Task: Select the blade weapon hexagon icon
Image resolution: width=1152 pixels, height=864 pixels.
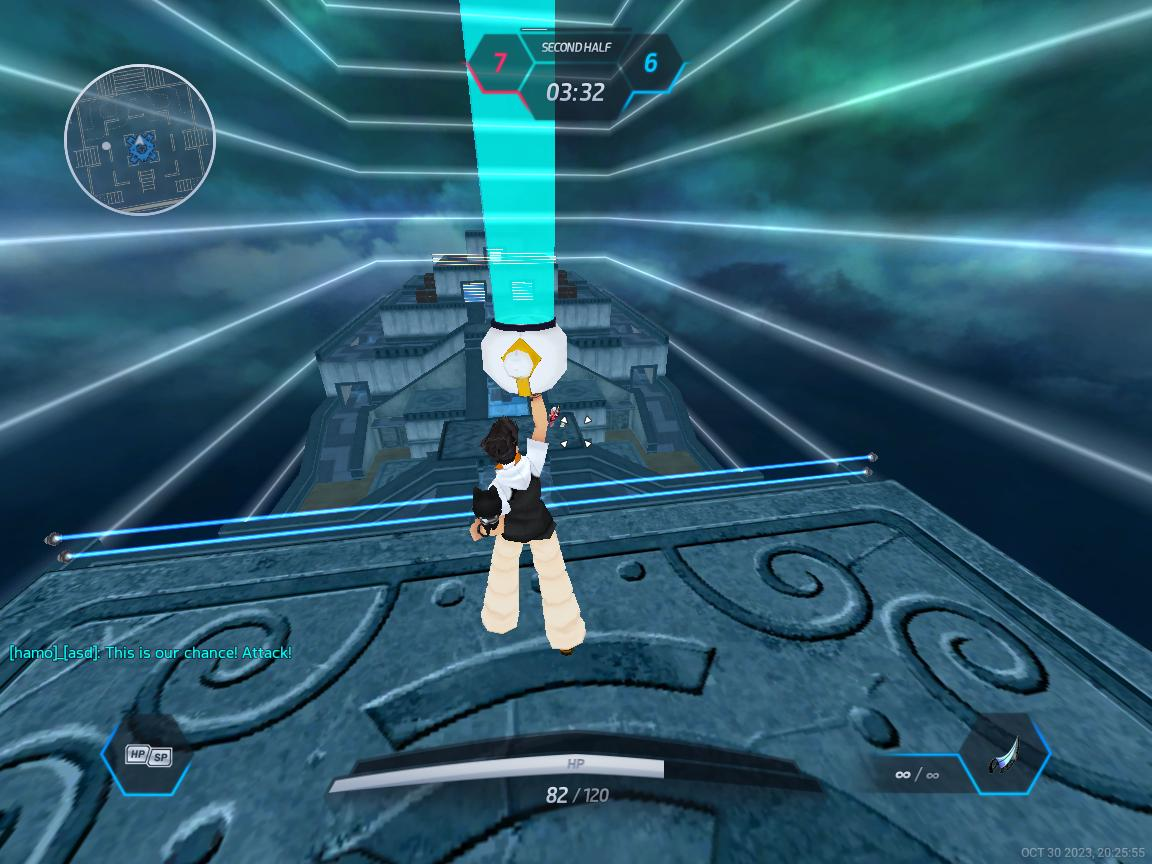Action: pyautogui.click(x=1004, y=755)
